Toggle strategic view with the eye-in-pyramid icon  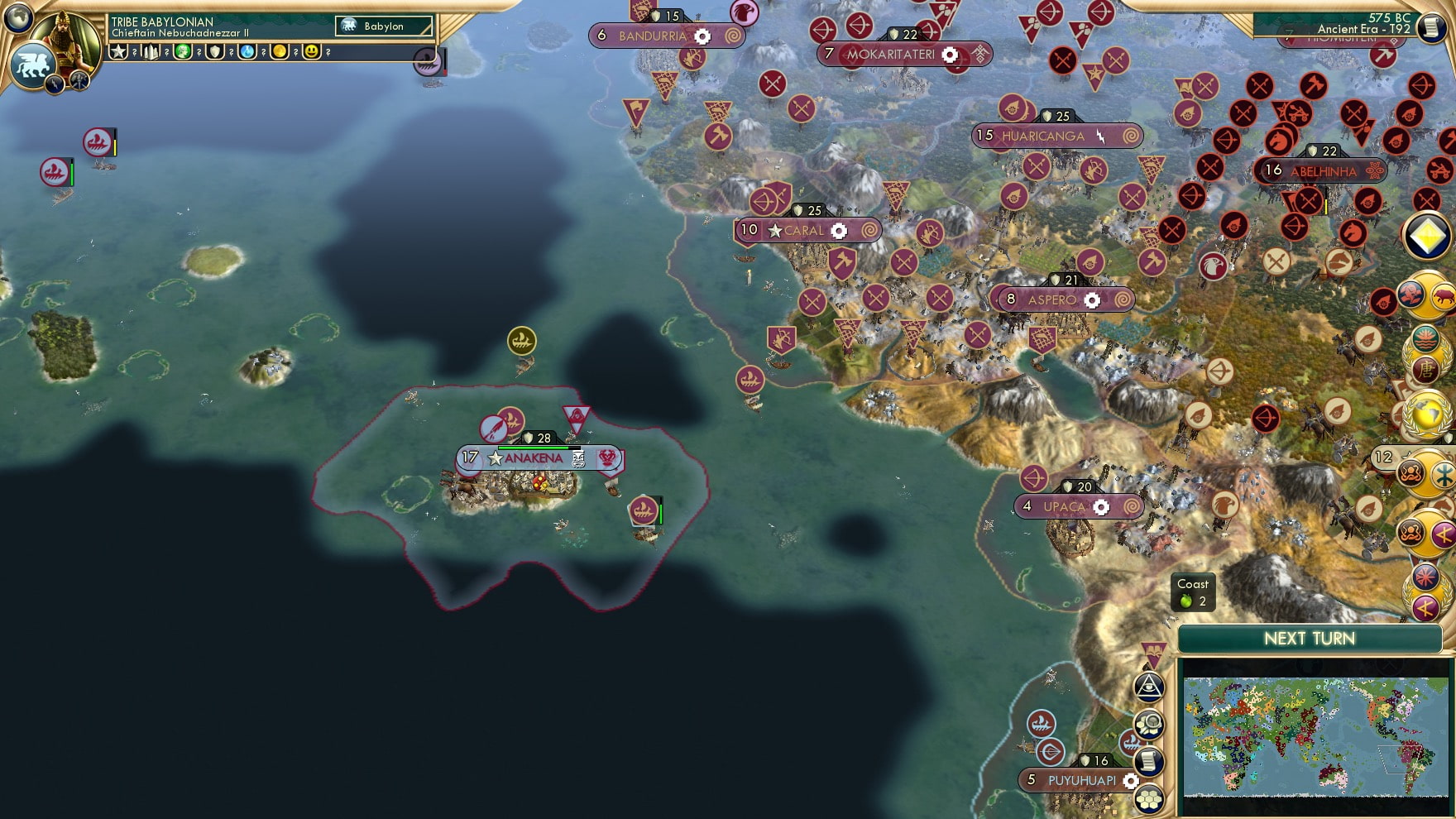click(1147, 686)
